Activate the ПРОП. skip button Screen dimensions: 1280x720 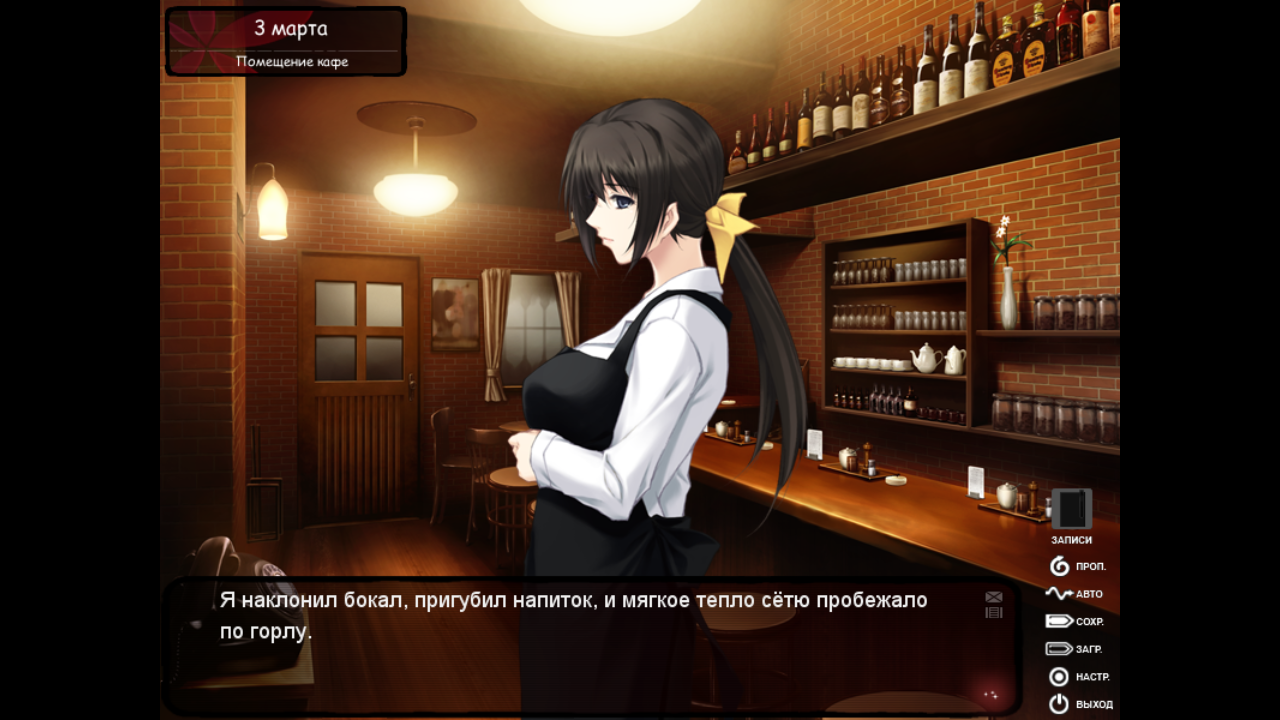pyautogui.click(x=1077, y=567)
